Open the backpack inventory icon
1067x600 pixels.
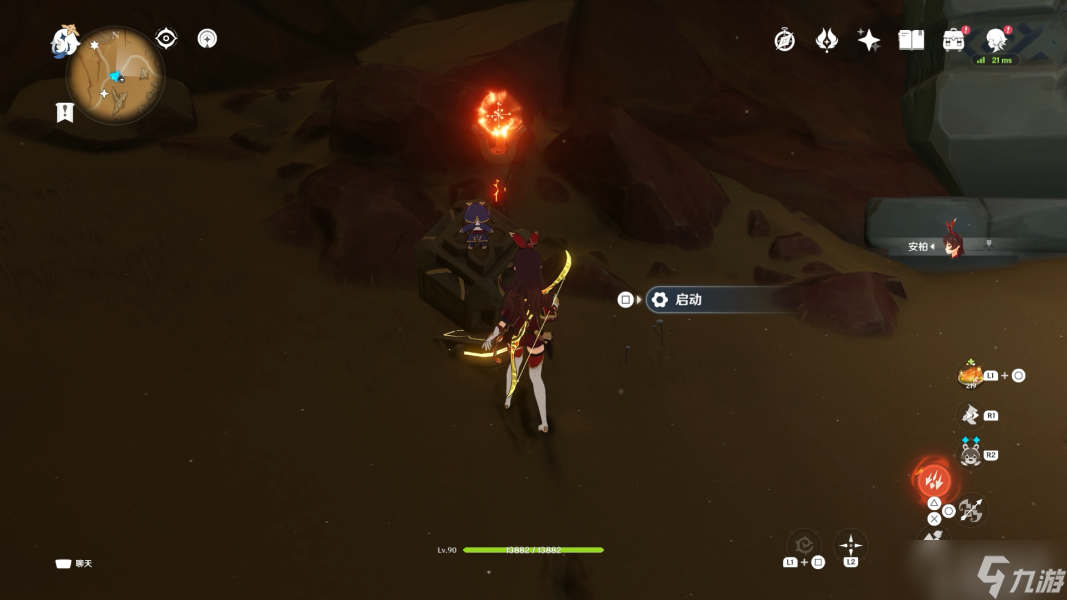click(953, 40)
